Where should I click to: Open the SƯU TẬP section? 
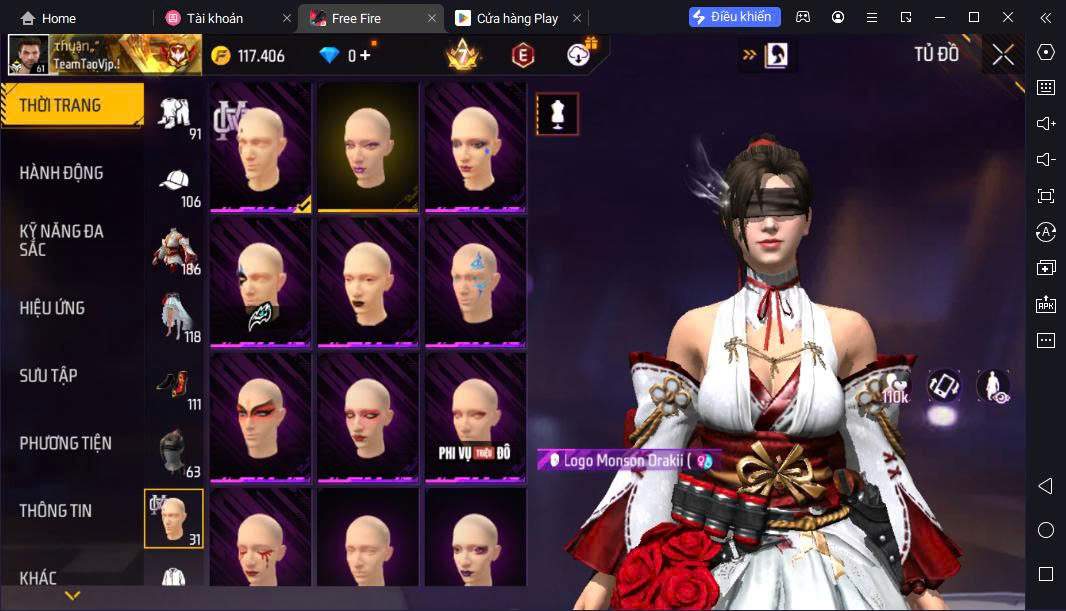coord(48,376)
